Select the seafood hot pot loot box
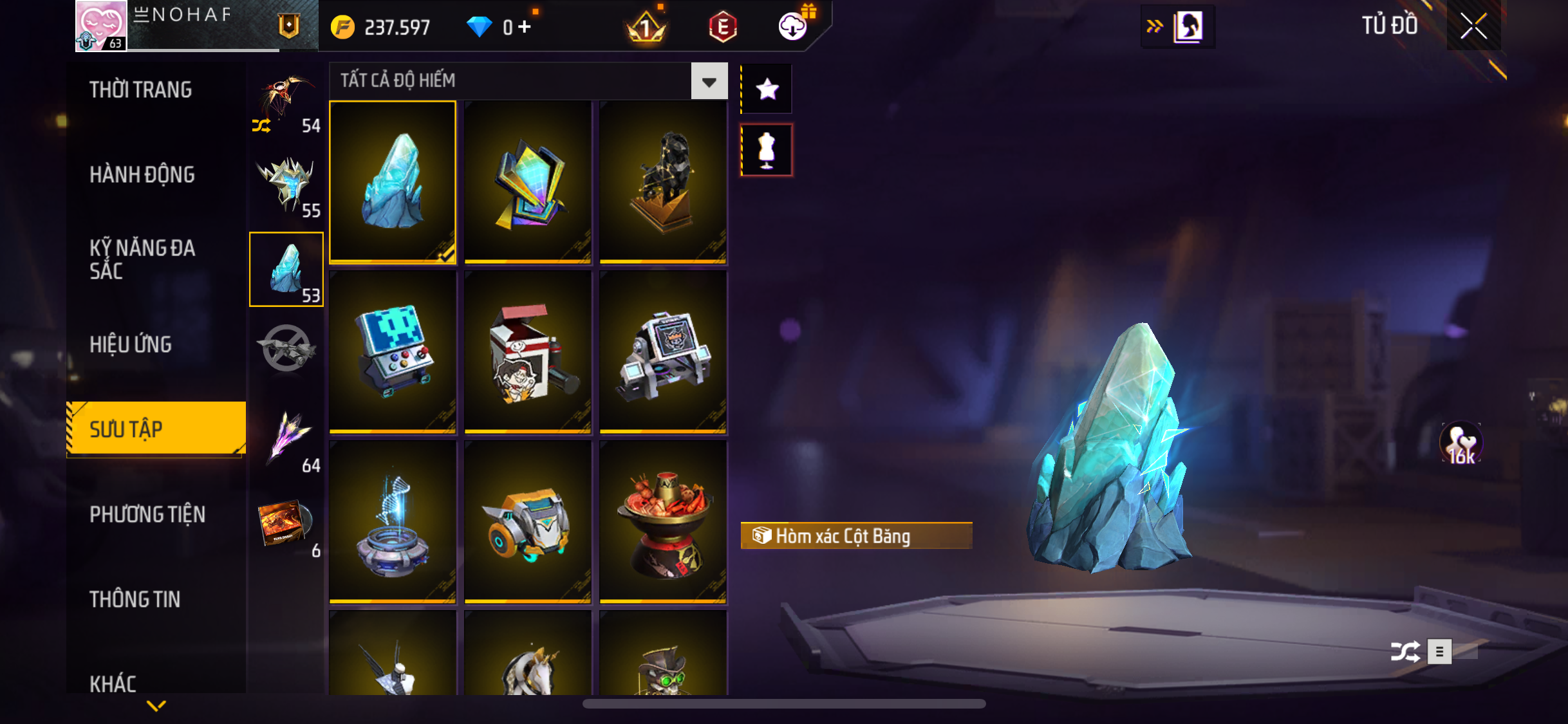This screenshot has width=1568, height=724. [663, 521]
